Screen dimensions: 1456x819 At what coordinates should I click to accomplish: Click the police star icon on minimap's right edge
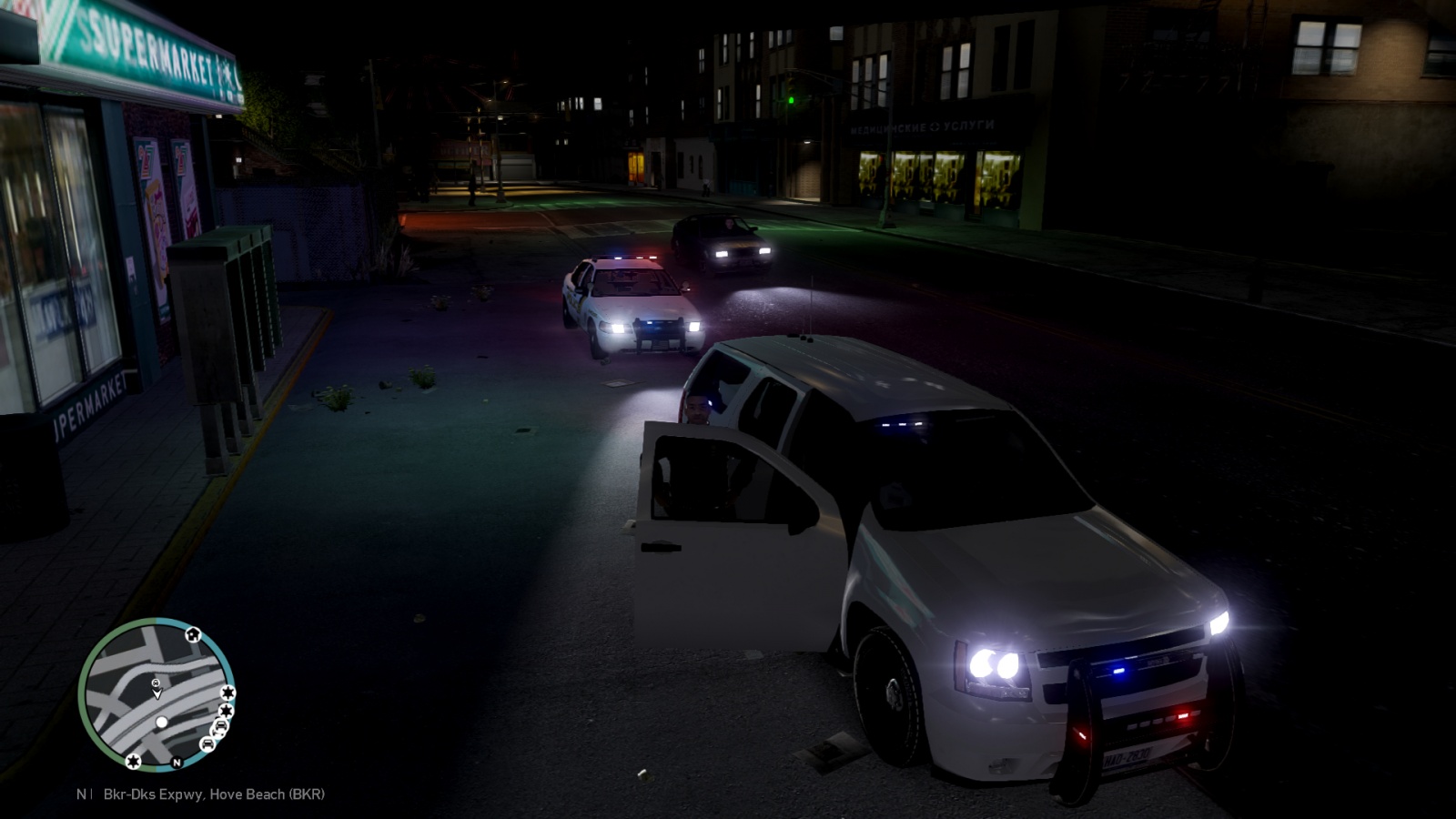228,693
